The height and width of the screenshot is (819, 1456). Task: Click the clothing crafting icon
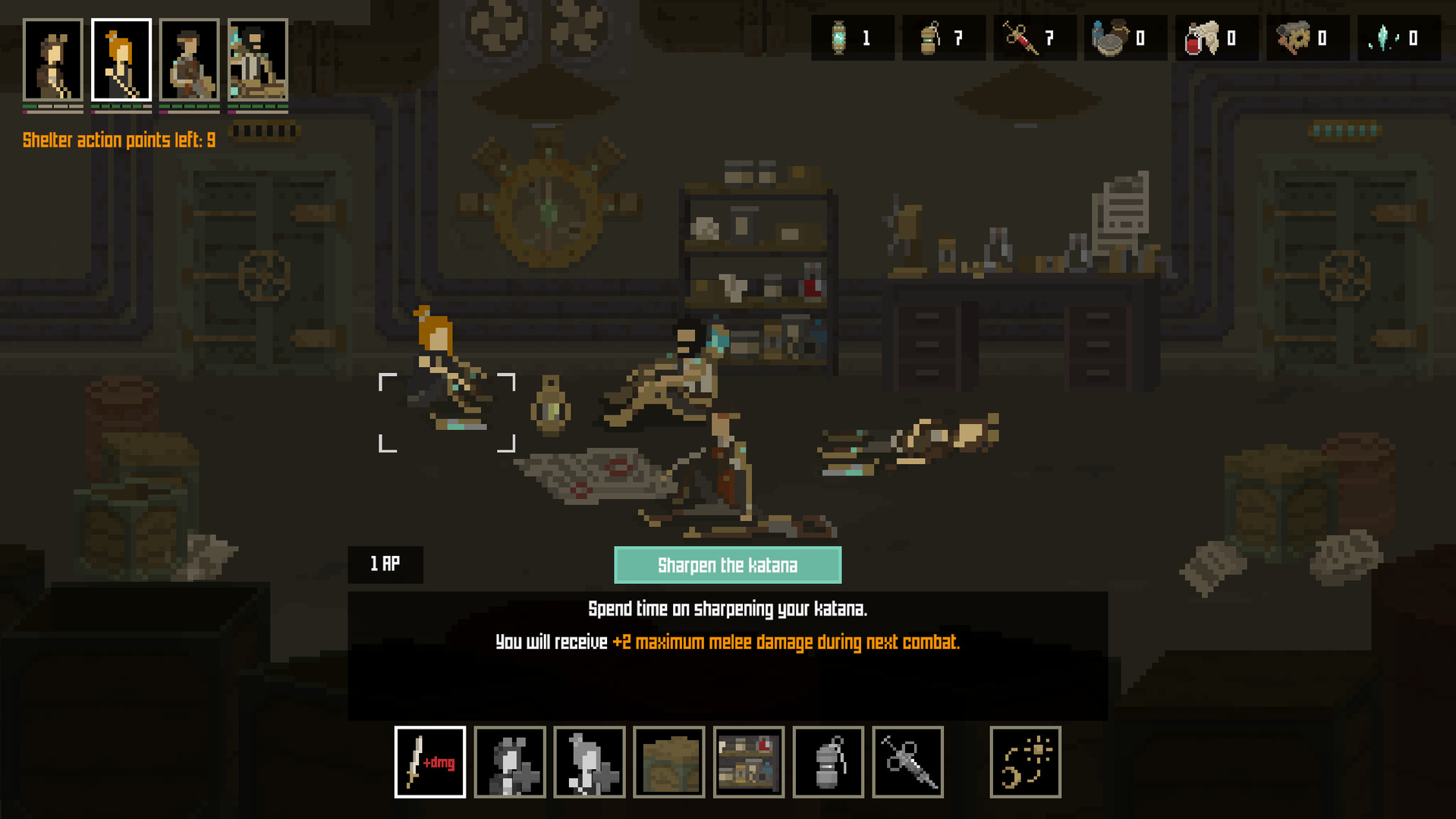[x=590, y=762]
